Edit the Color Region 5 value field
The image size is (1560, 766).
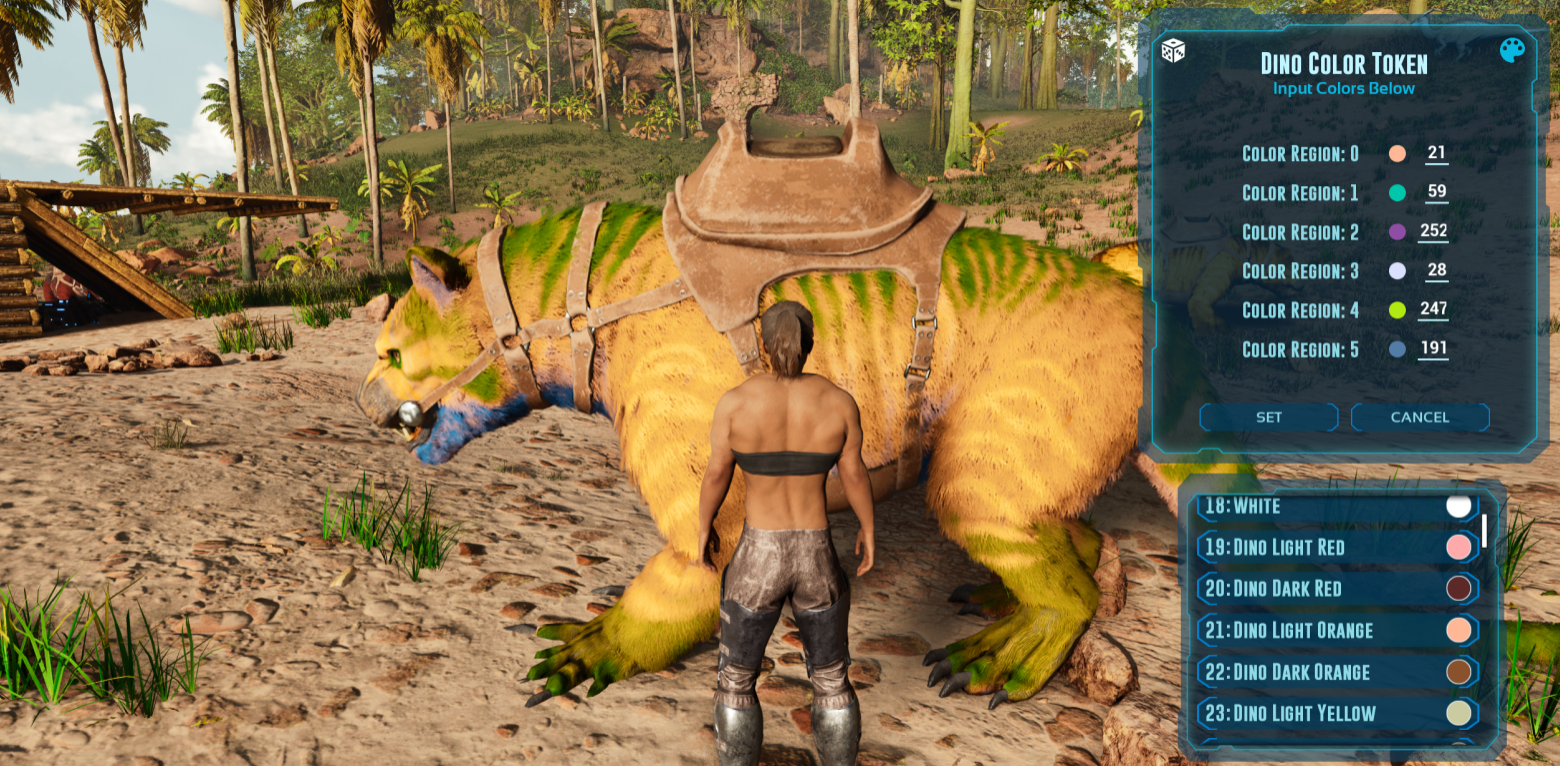1433,349
